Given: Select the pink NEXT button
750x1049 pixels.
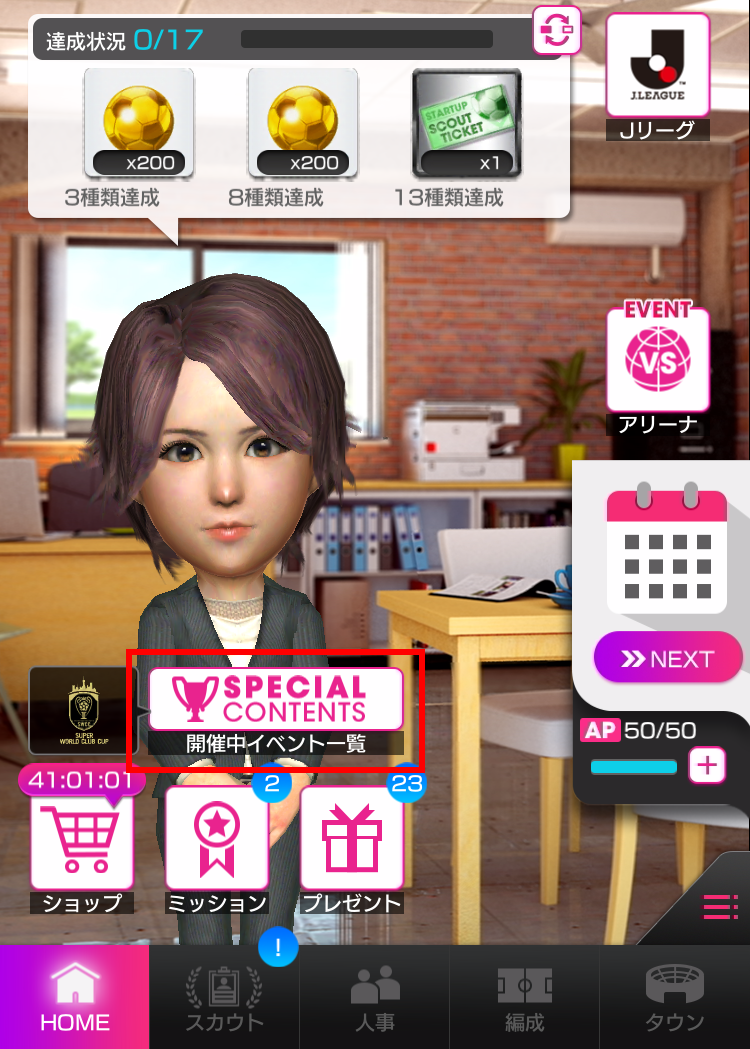Looking at the screenshot, I should coord(668,659).
